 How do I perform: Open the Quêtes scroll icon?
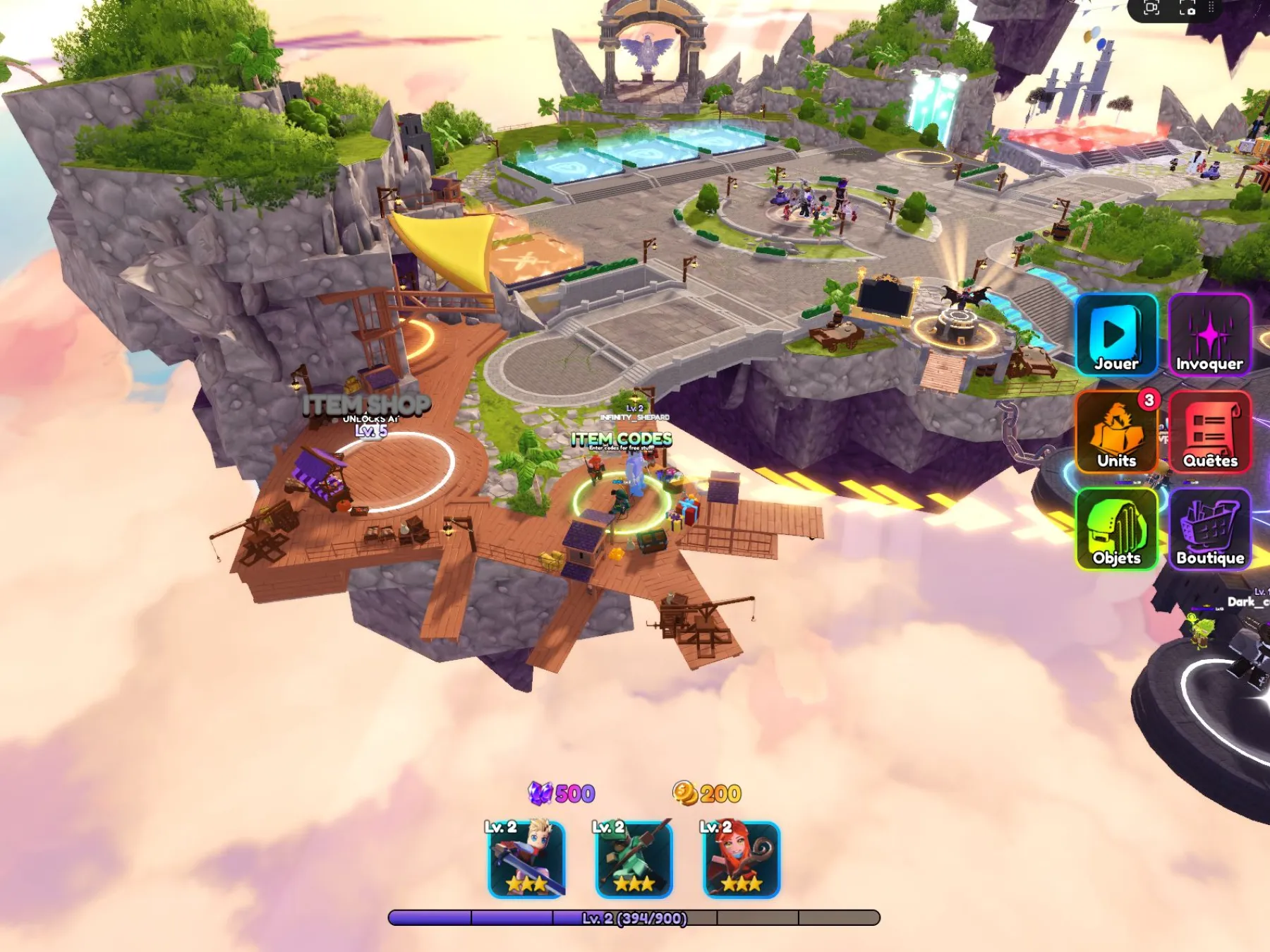(1211, 432)
